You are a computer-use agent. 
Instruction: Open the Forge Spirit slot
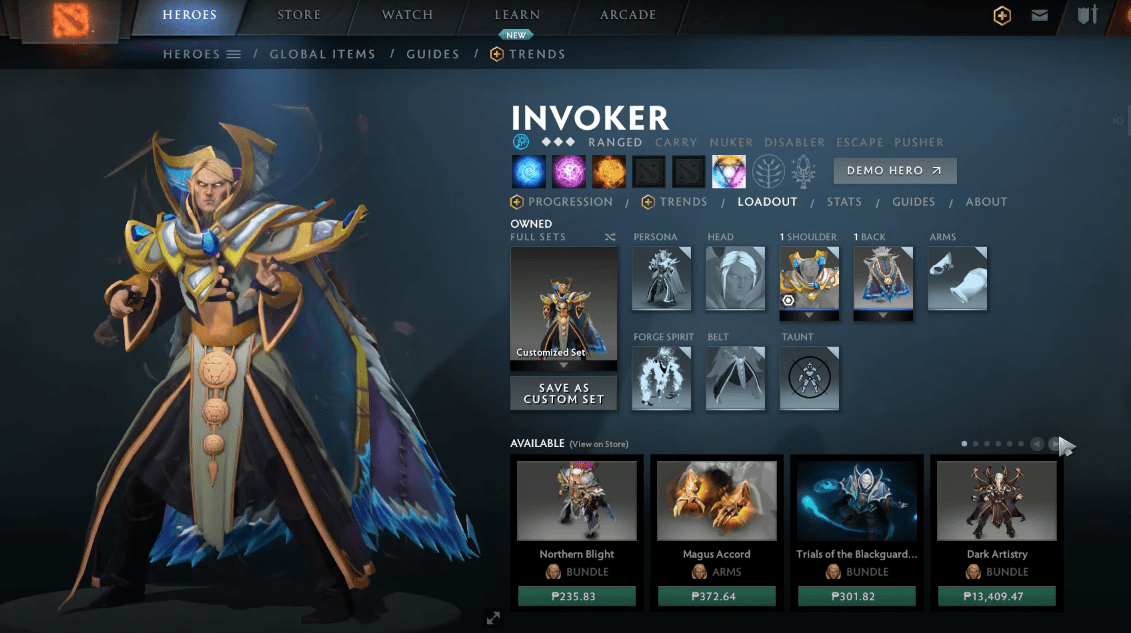(x=661, y=378)
